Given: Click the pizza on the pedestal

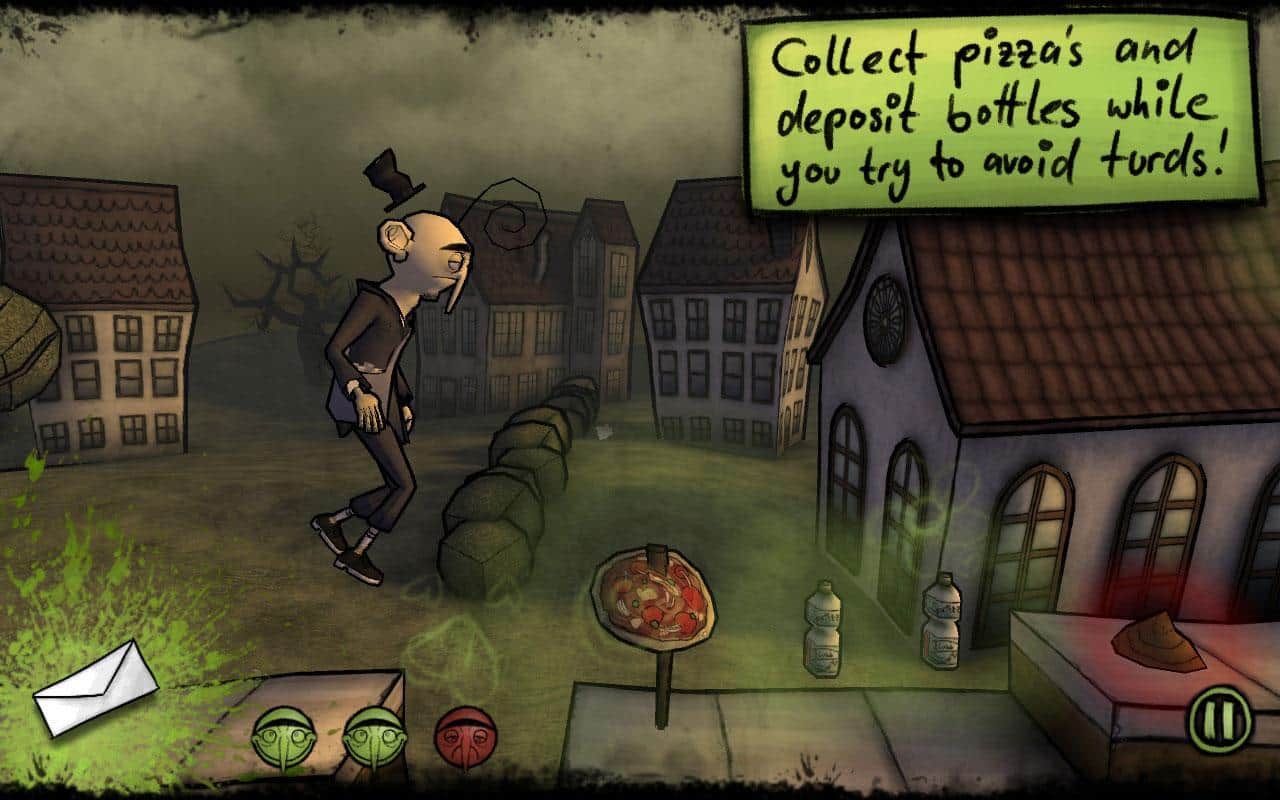Looking at the screenshot, I should tap(651, 597).
